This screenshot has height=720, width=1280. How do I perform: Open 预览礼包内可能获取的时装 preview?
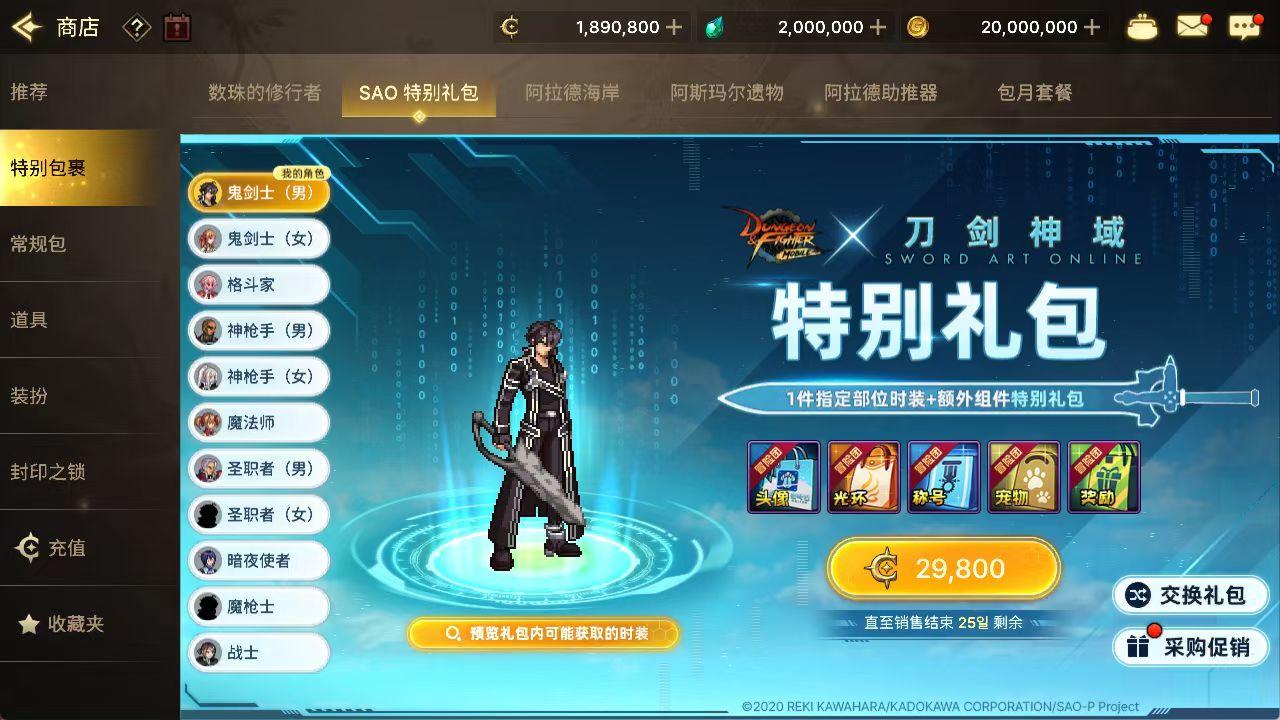(543, 633)
